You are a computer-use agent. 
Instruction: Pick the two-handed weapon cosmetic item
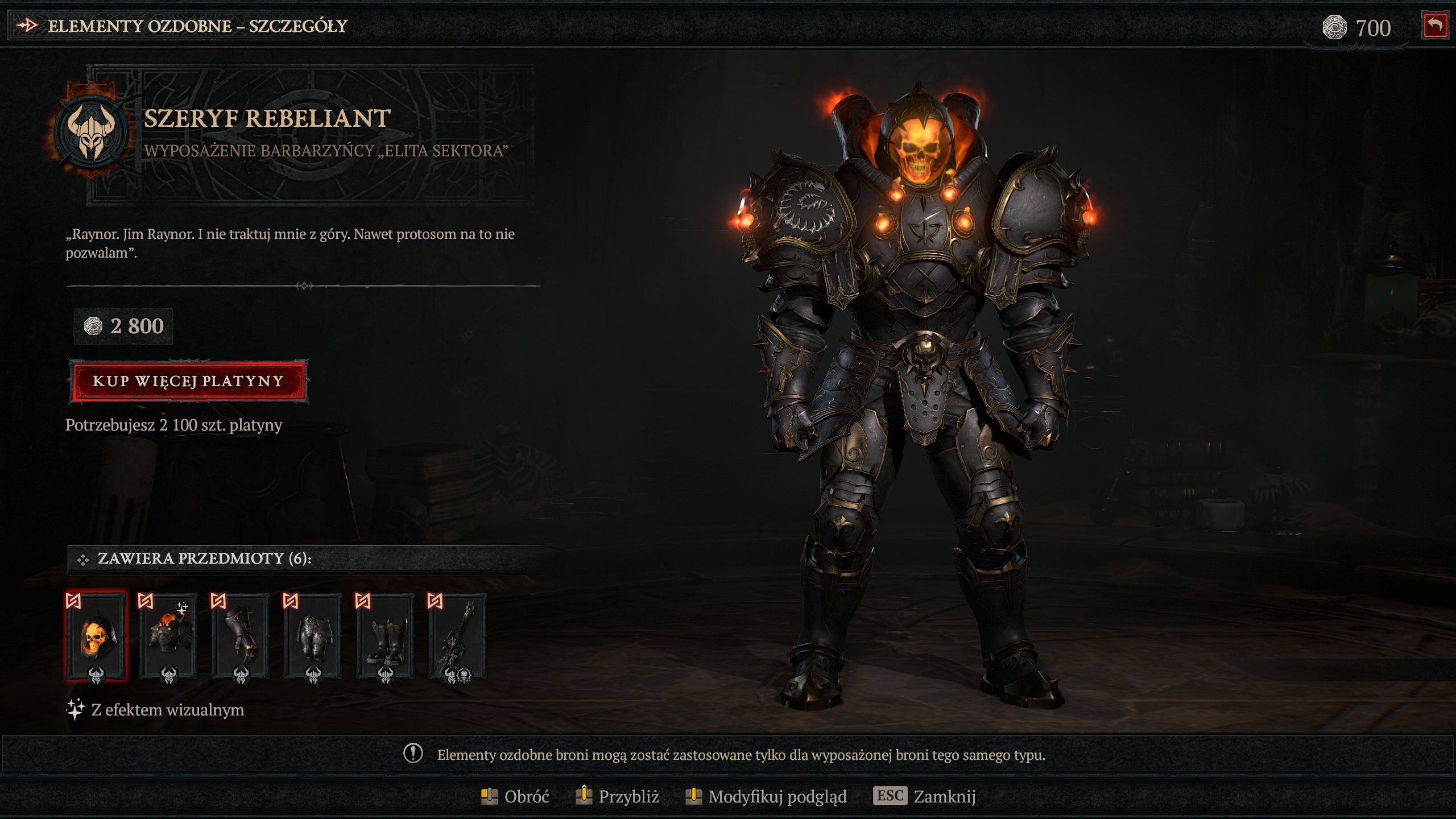tap(457, 636)
